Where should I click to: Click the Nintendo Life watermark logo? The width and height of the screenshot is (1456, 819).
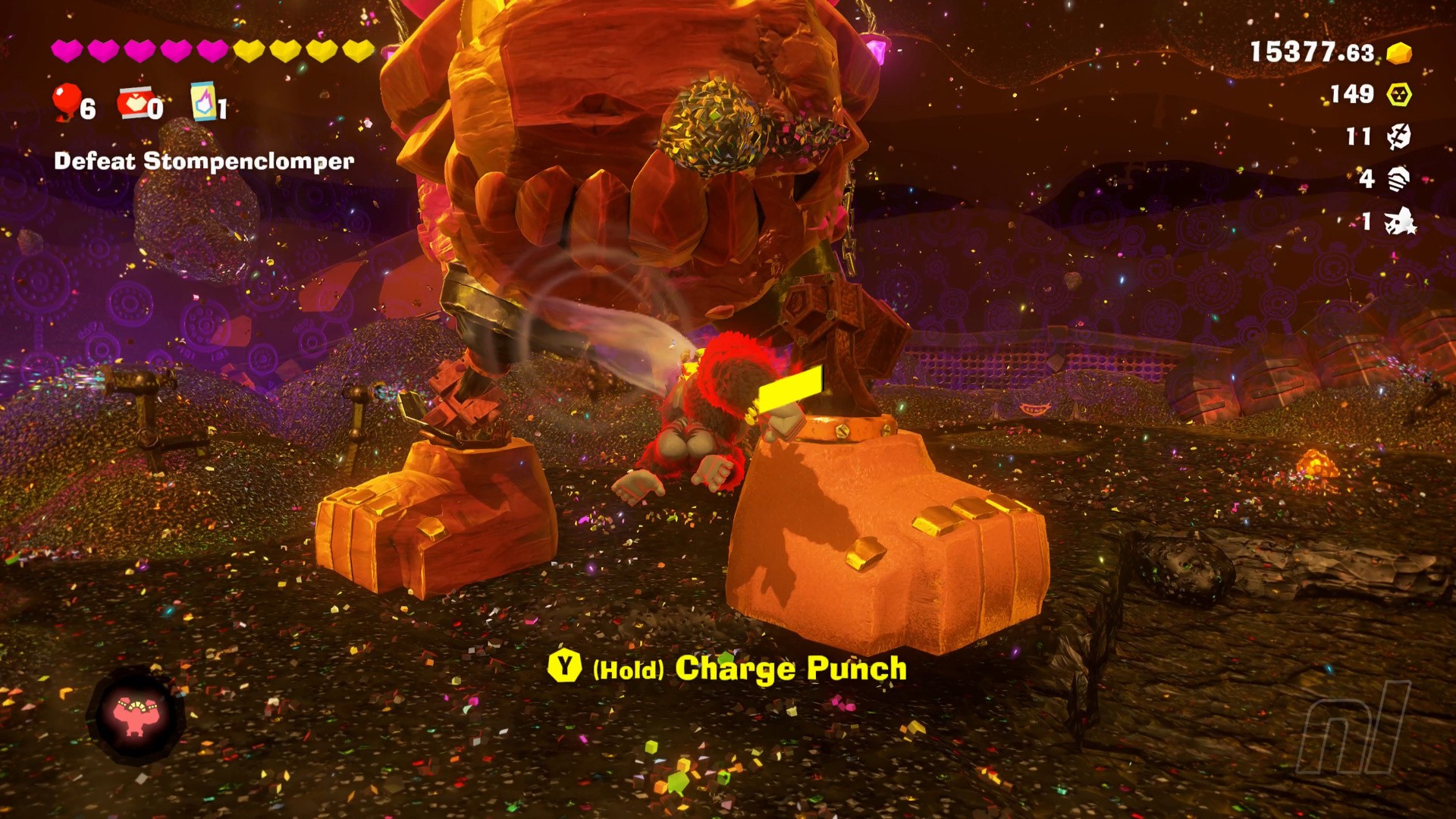(1354, 726)
